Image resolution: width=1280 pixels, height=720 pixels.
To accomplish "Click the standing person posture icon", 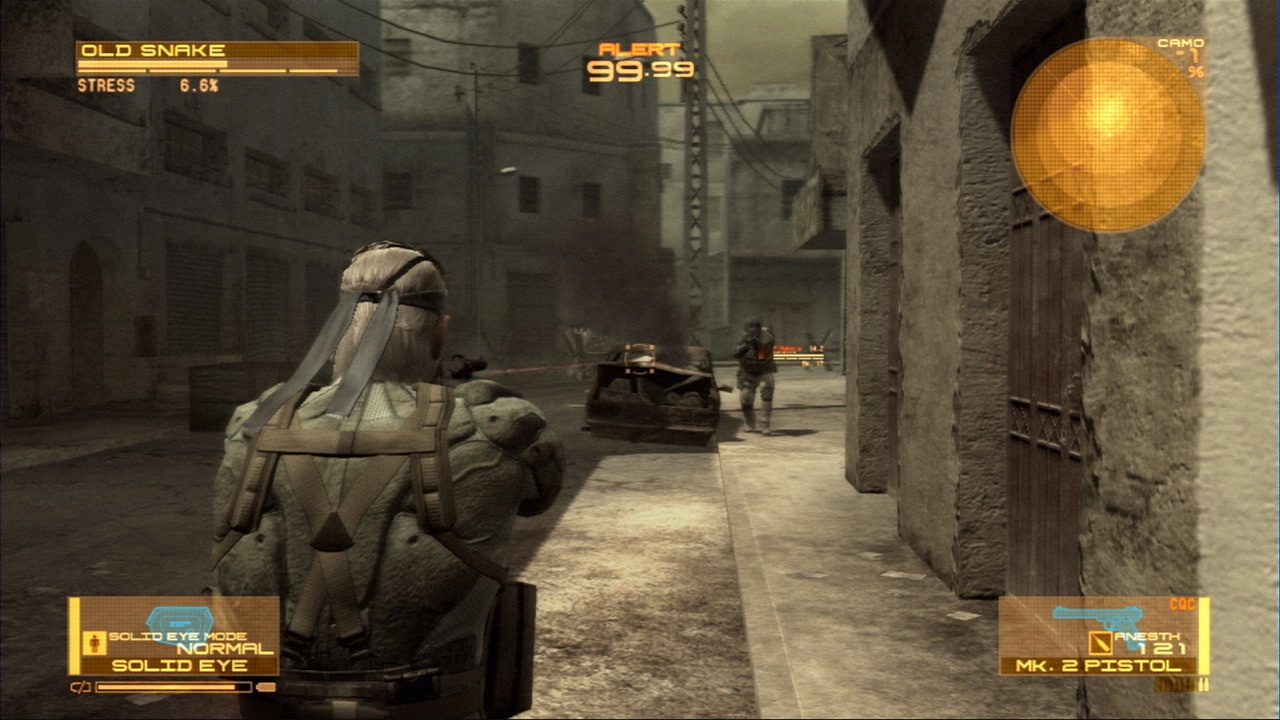I will click(93, 641).
